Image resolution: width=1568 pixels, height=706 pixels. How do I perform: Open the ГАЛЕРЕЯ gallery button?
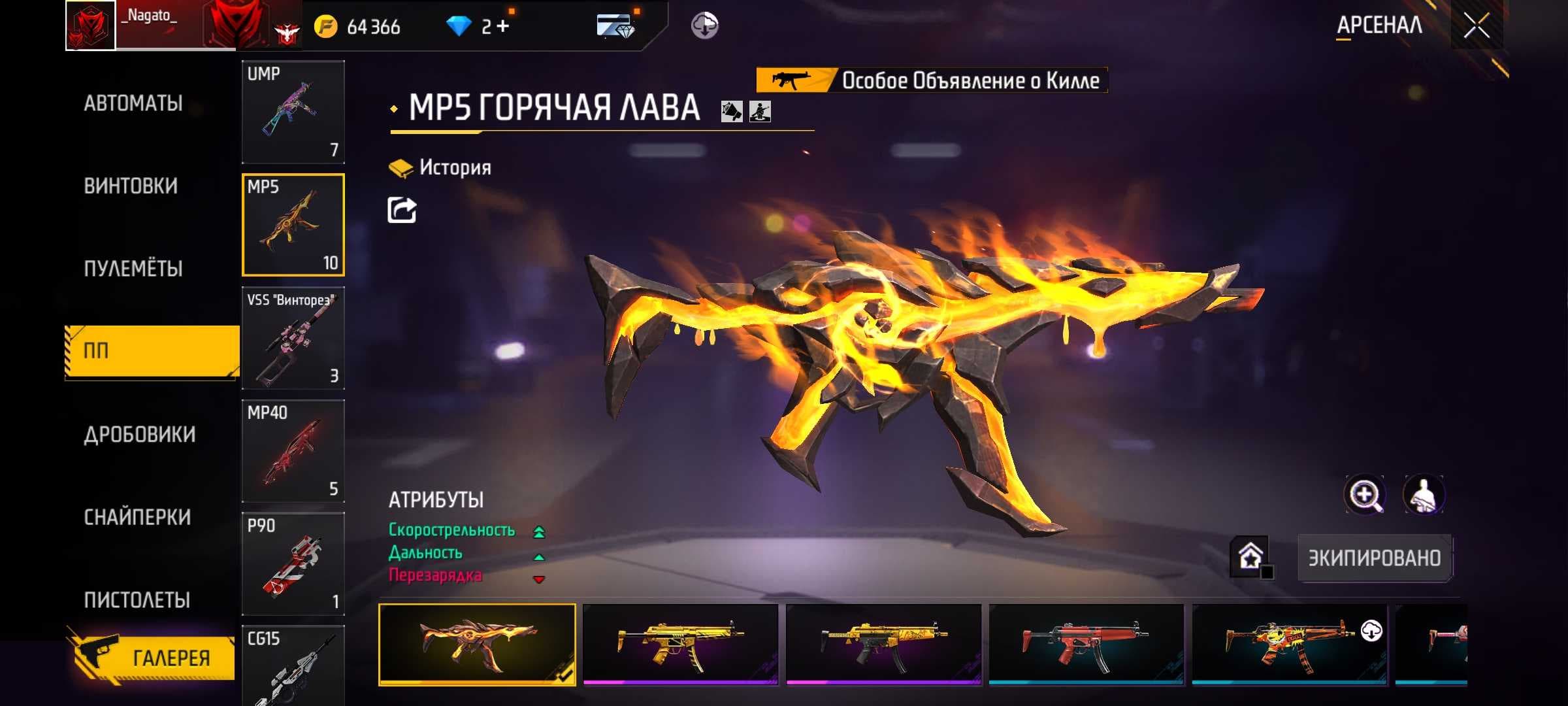(x=155, y=657)
